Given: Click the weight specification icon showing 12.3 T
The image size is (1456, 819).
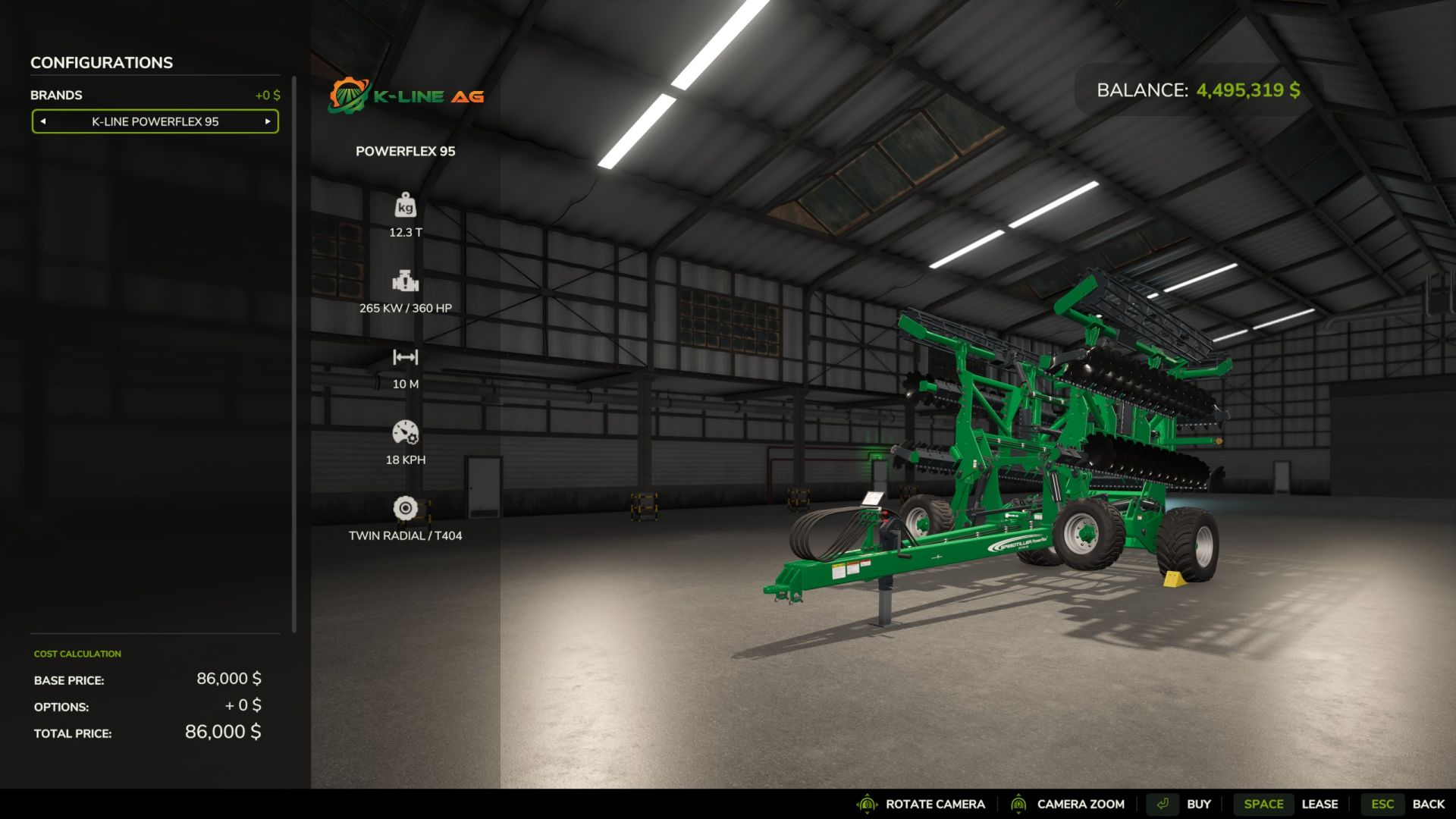Looking at the screenshot, I should coord(404,206).
